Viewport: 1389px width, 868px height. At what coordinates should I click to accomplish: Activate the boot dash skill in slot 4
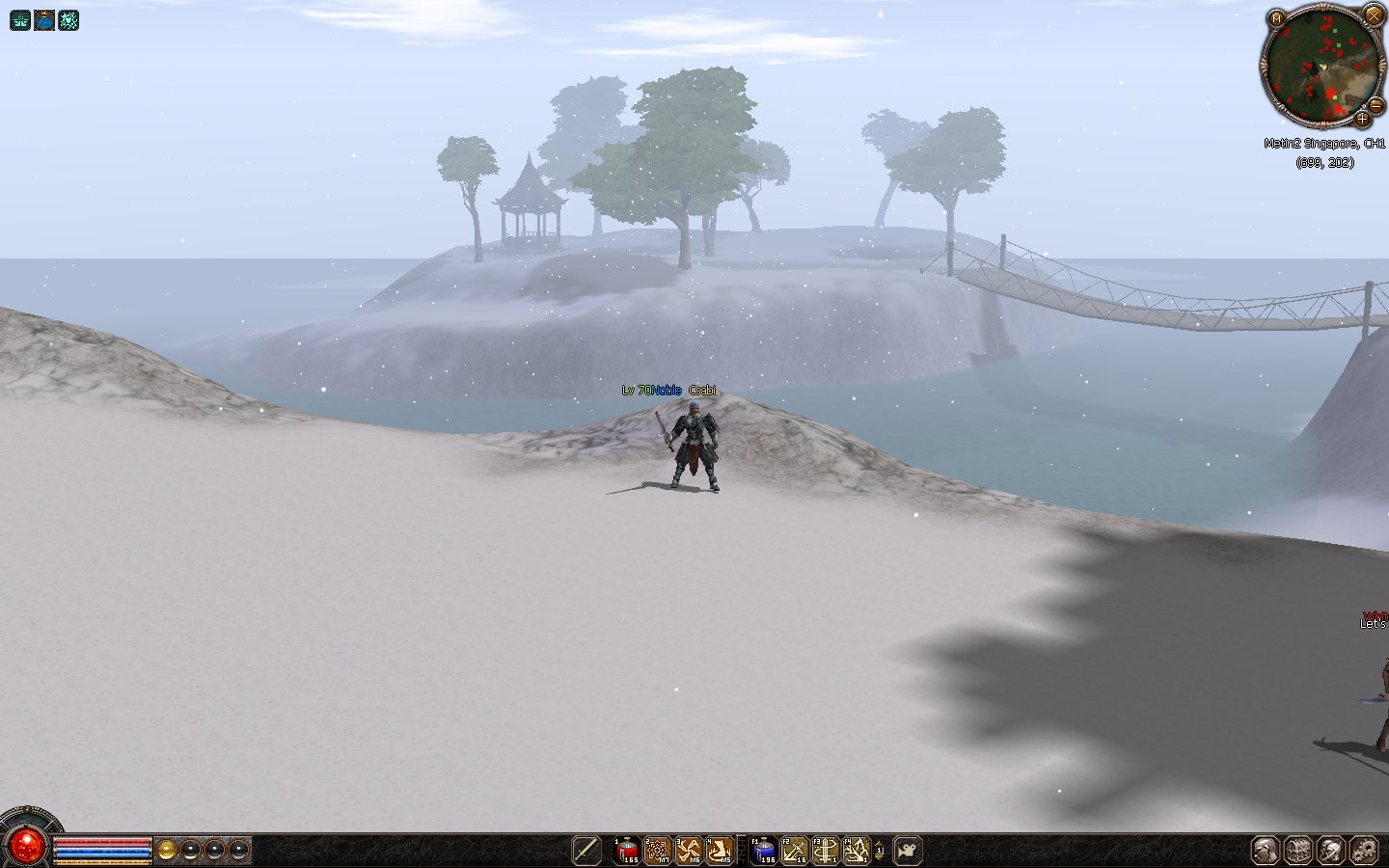720,850
